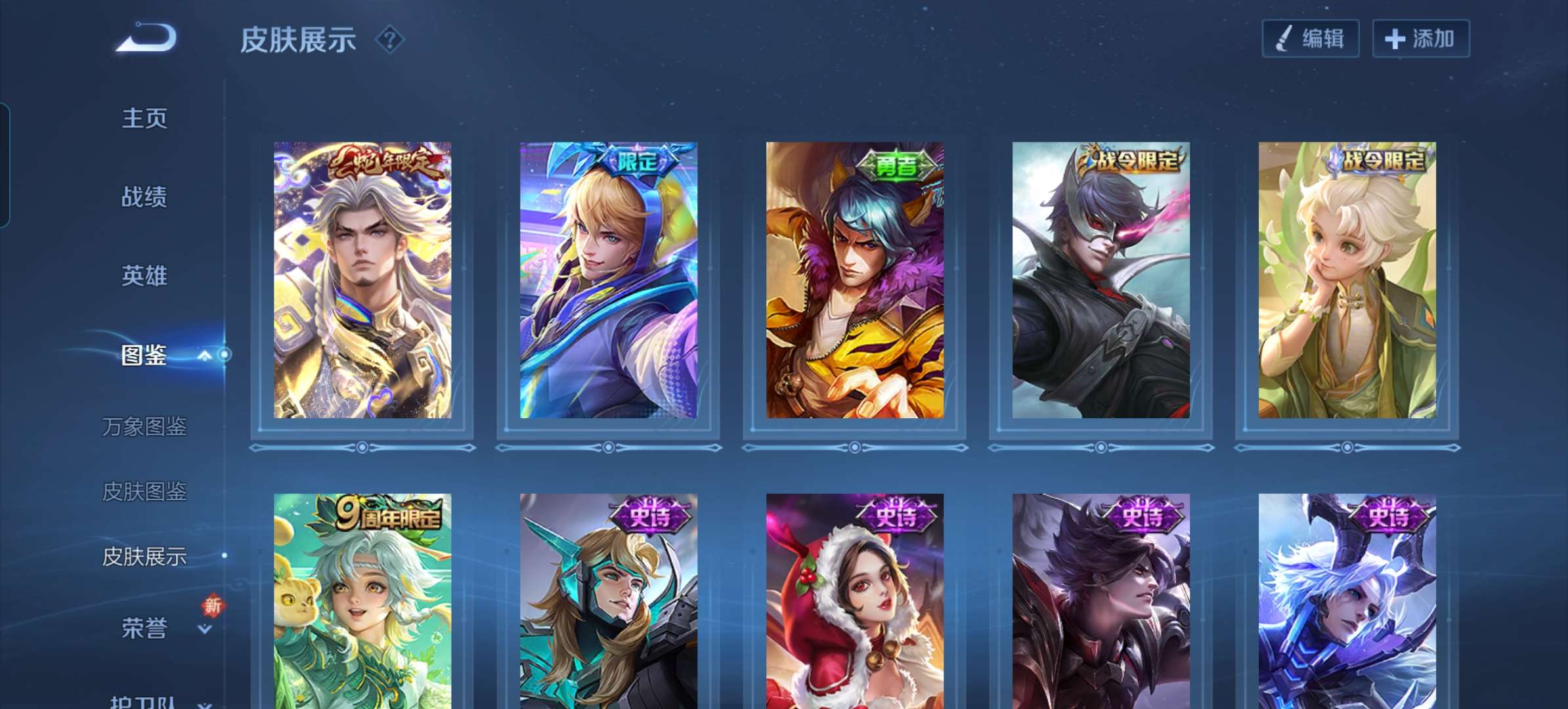Choose the 勇者 tiger-jacket skin card

pyautogui.click(x=855, y=280)
